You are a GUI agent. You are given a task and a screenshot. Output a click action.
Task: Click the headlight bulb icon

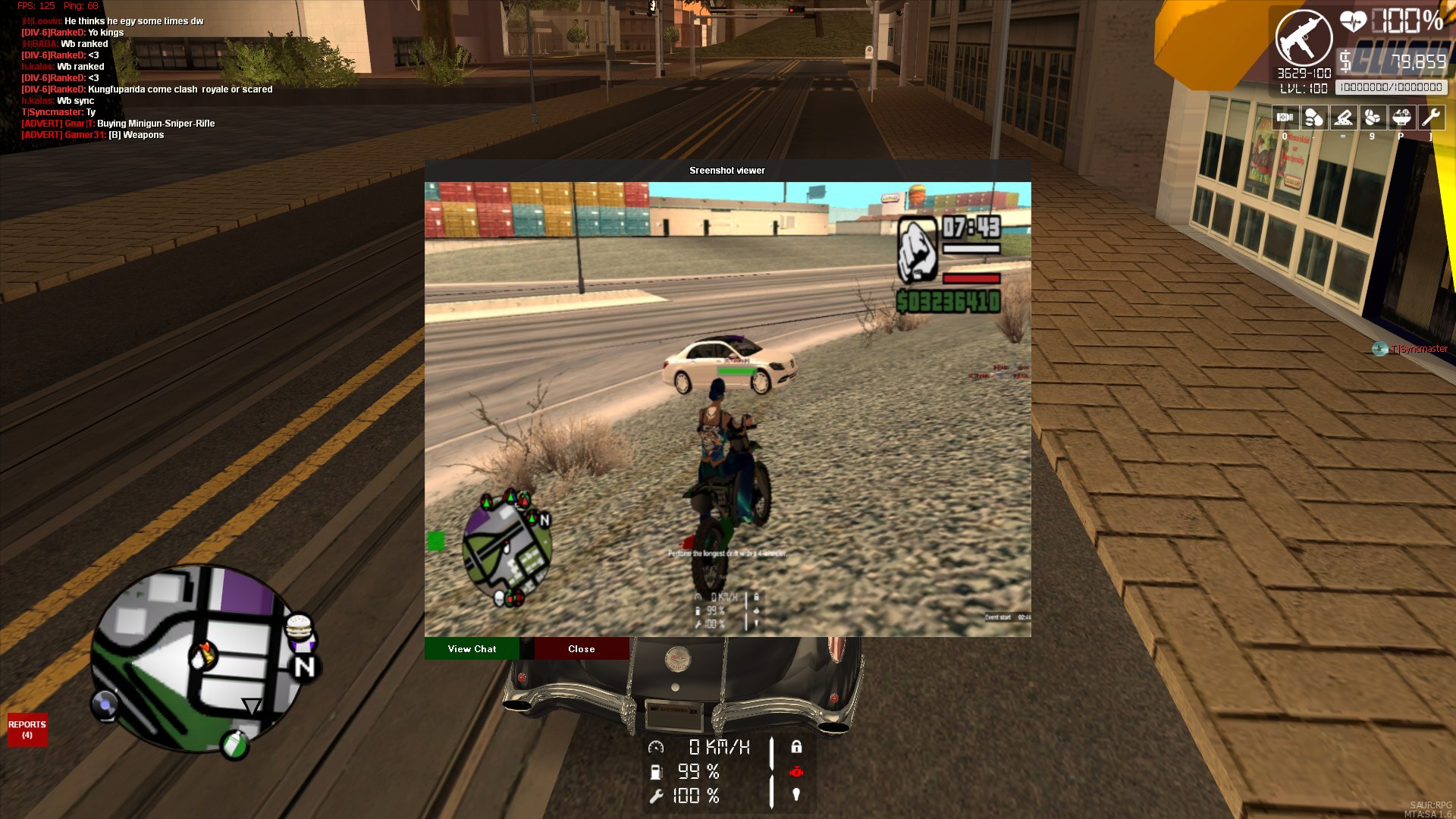[796, 795]
